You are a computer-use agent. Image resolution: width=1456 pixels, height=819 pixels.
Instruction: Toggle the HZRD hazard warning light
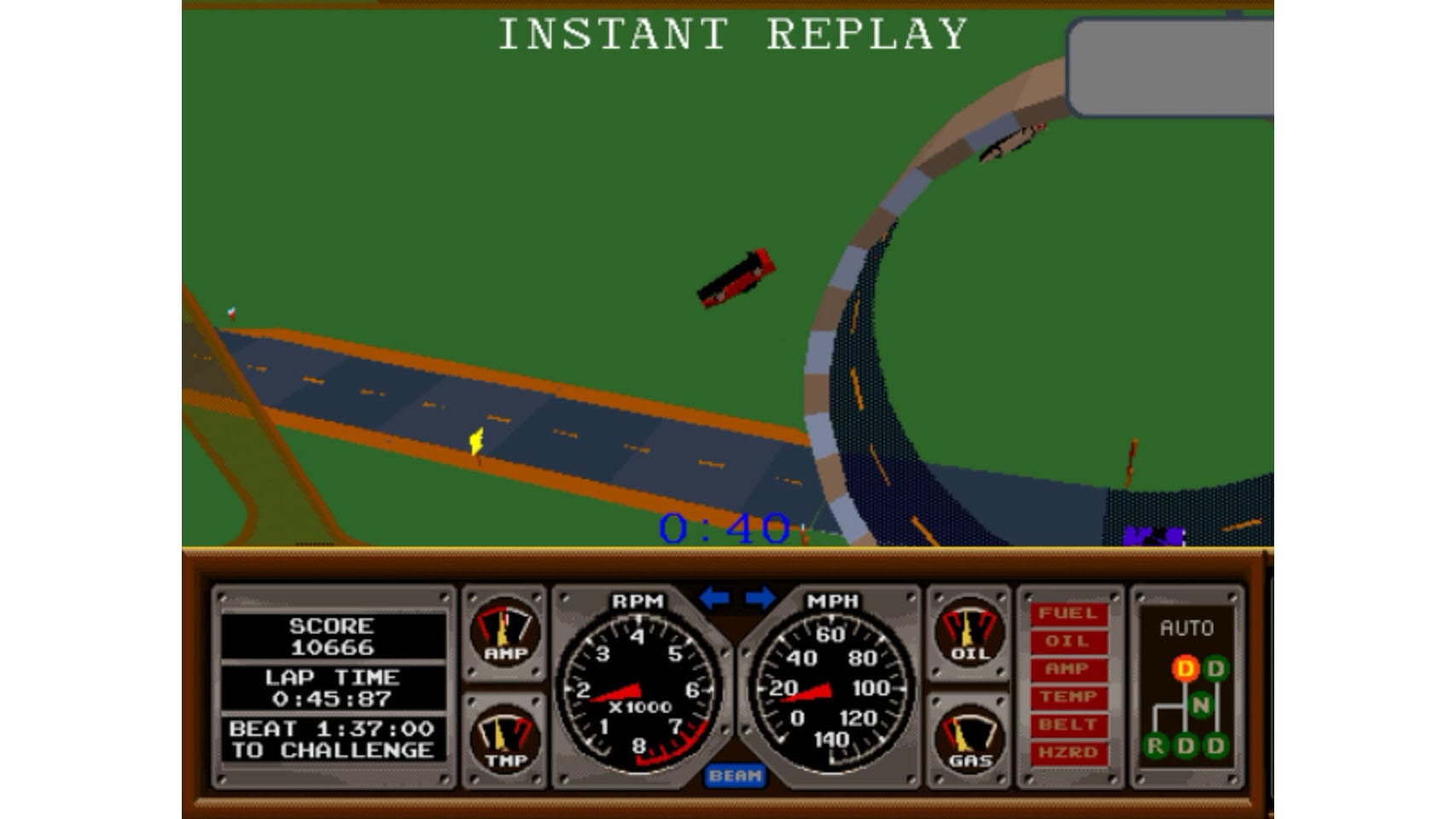pyautogui.click(x=1068, y=751)
